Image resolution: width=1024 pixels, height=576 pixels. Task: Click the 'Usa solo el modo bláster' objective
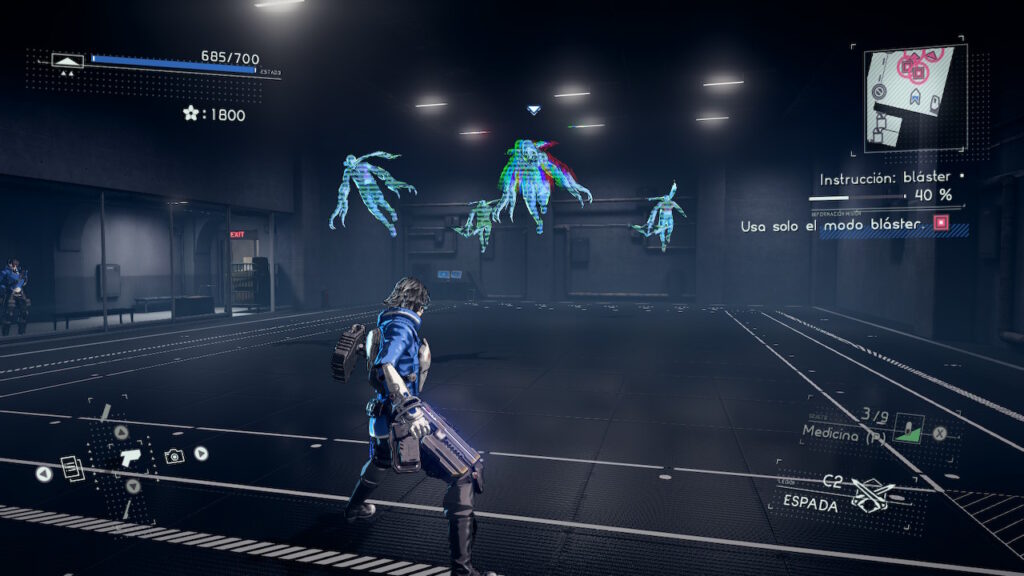pos(831,226)
